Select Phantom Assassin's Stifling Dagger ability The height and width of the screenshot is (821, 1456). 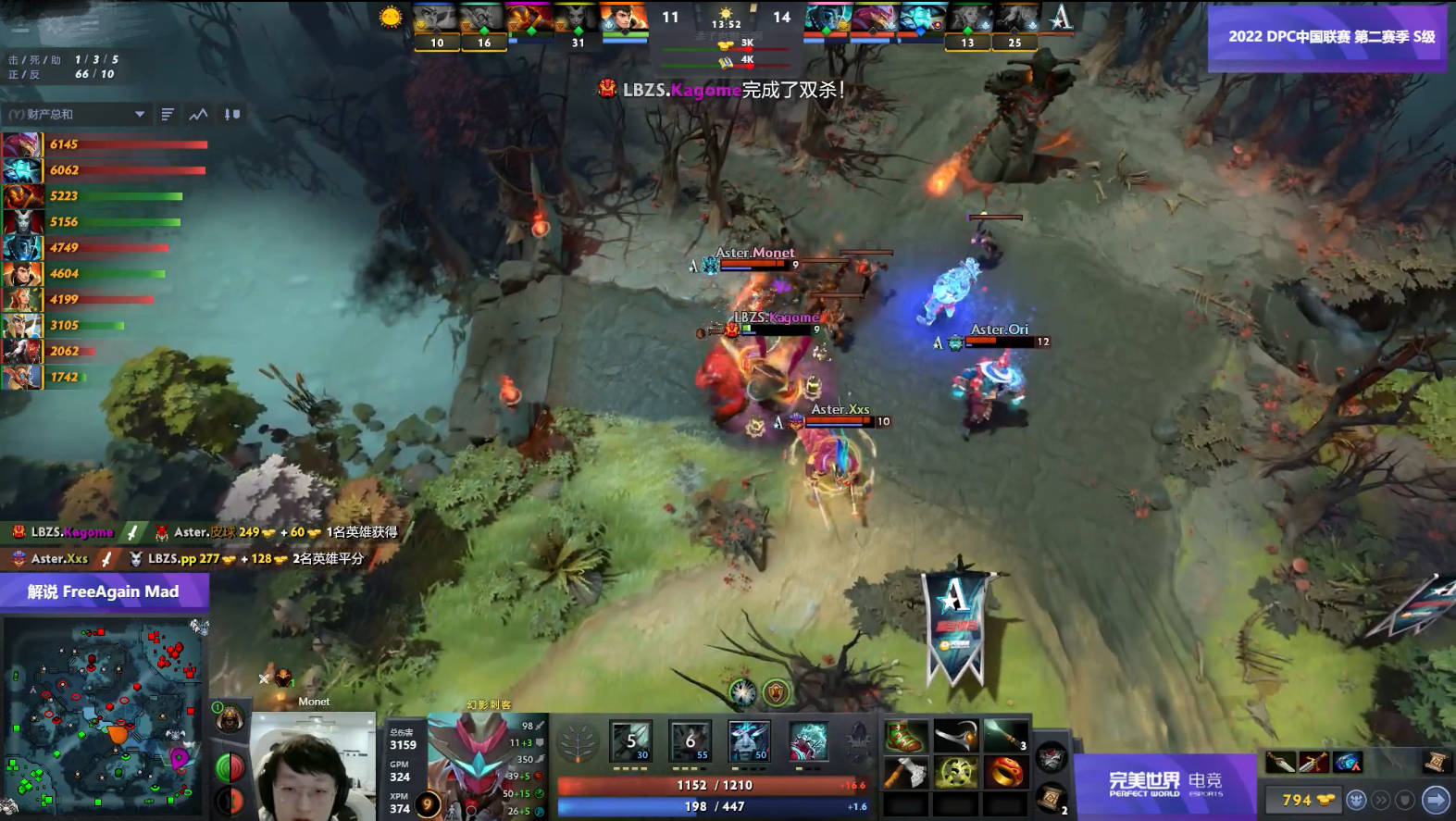pos(631,740)
